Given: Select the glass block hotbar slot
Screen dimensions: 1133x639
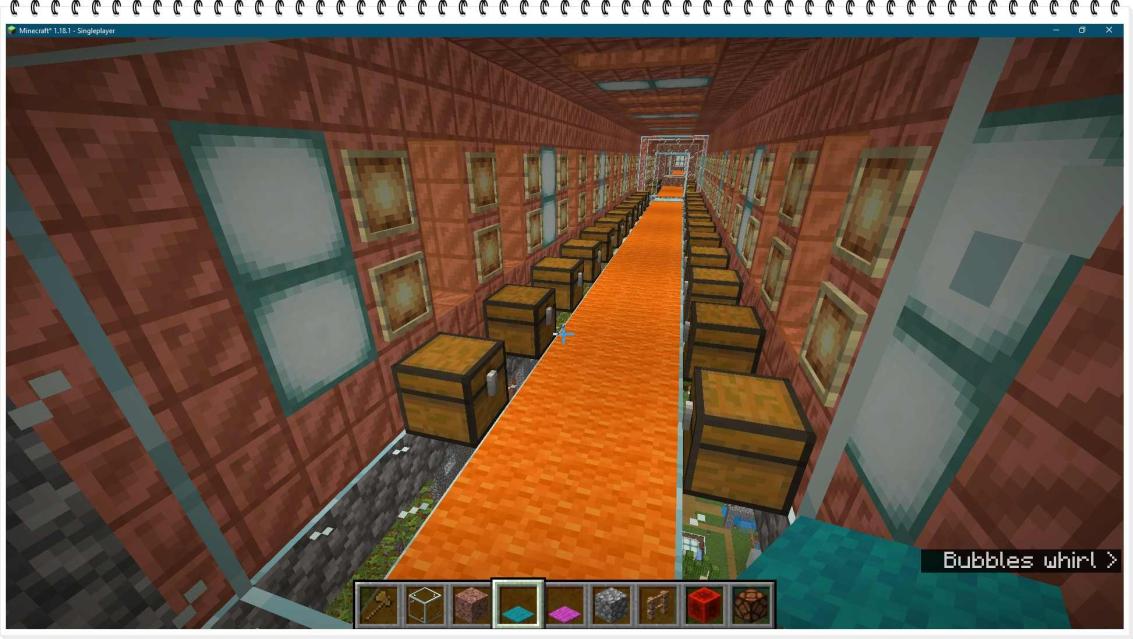Looking at the screenshot, I should pos(425,605).
